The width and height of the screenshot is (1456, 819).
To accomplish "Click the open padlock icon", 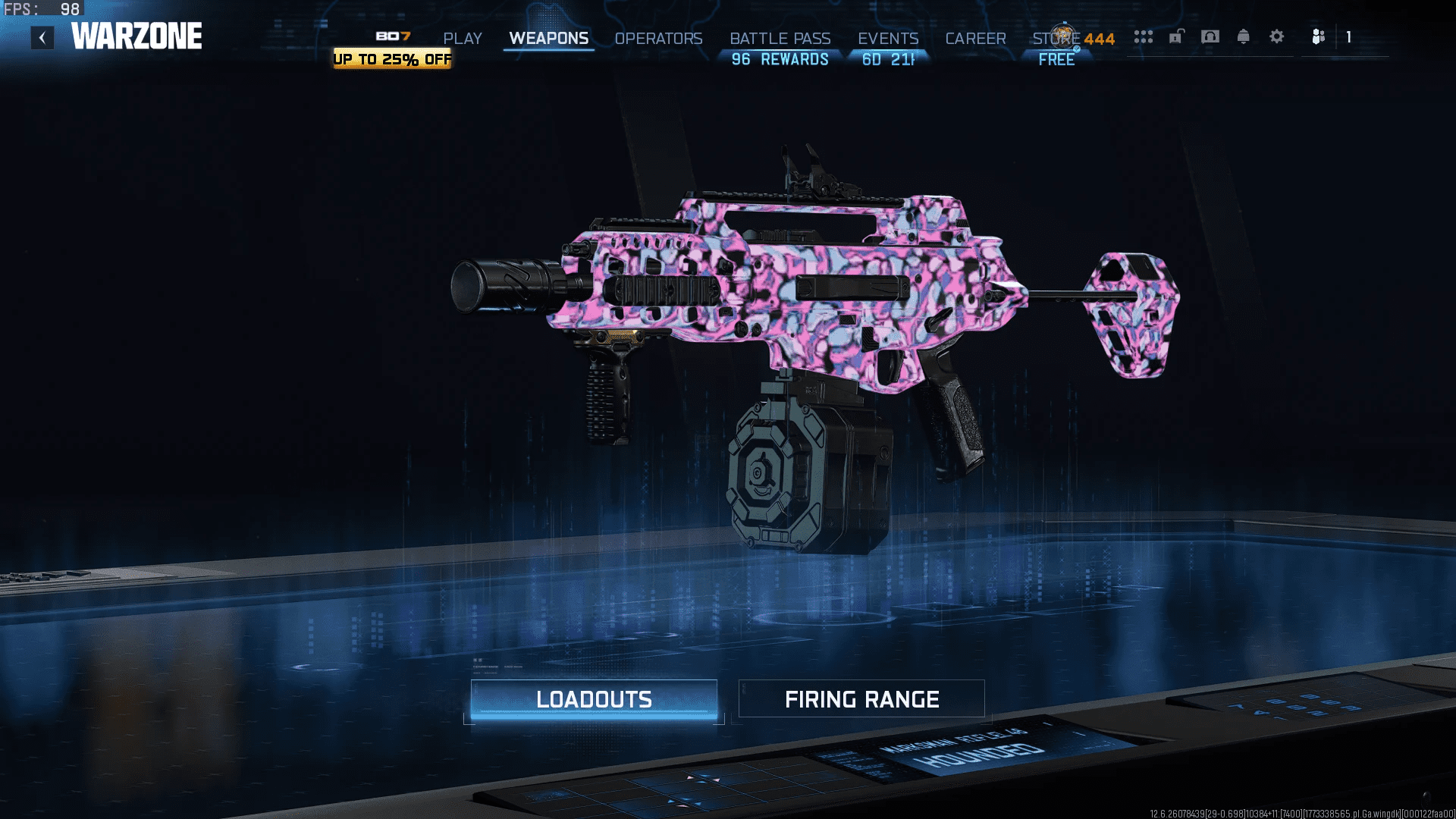I will pyautogui.click(x=1176, y=36).
